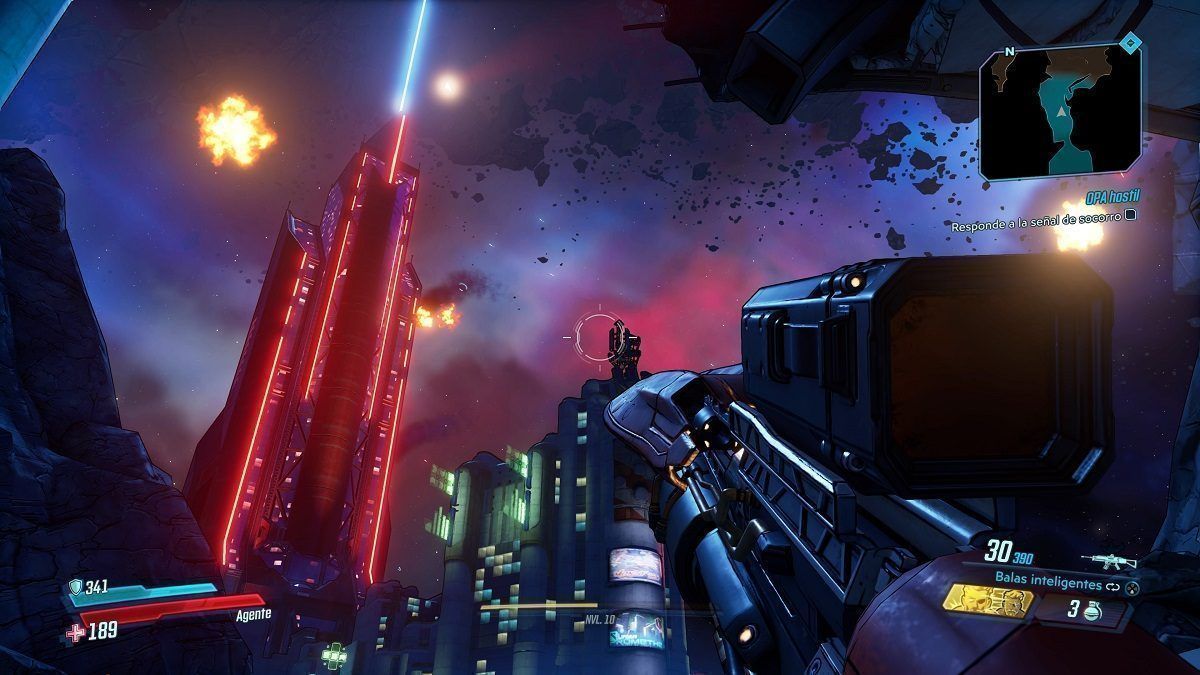Viewport: 1200px width, 675px height.
Task: Click the shield icon
Action: pyautogui.click(x=75, y=588)
